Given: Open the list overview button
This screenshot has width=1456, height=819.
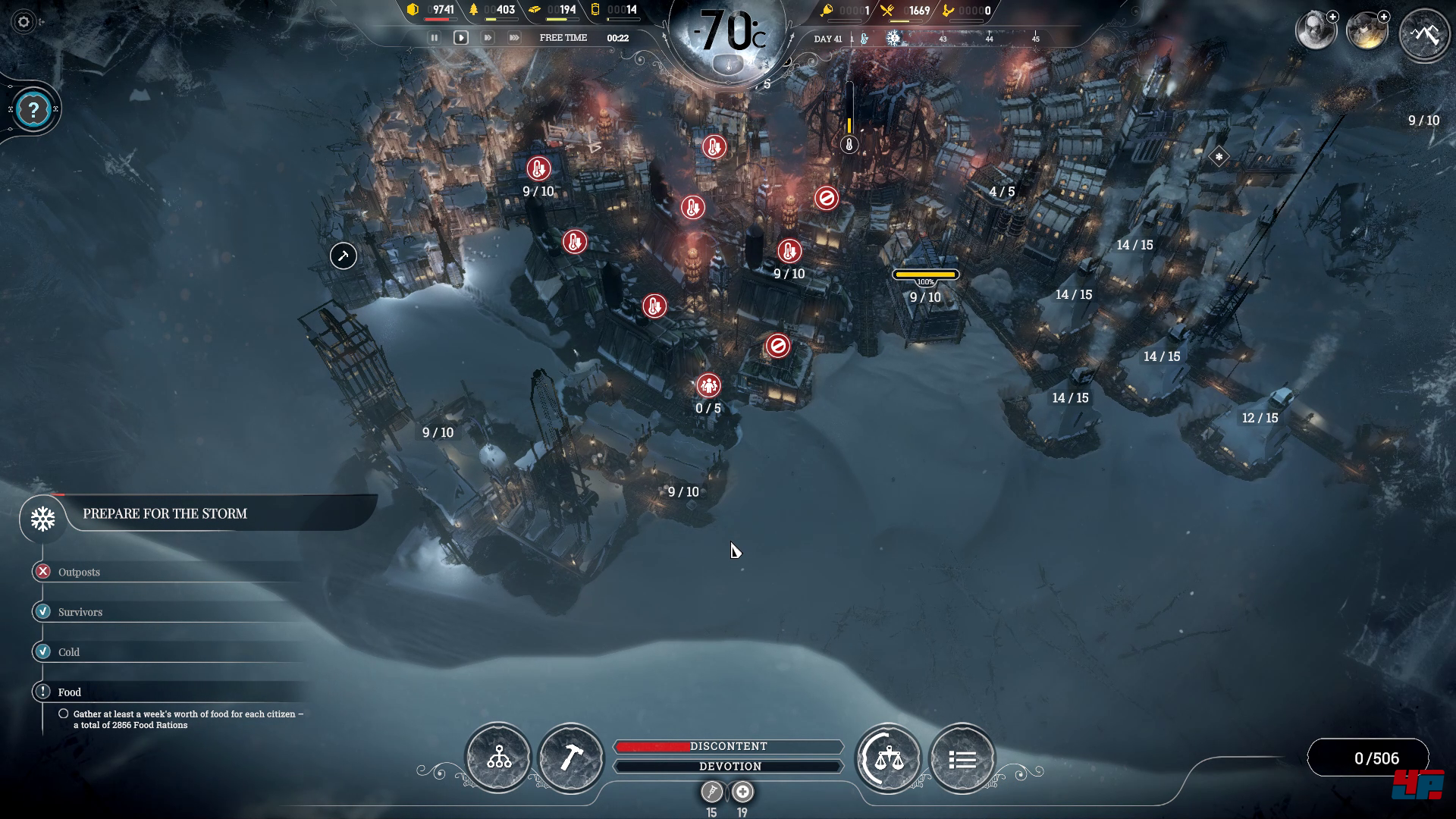Looking at the screenshot, I should pos(962,758).
